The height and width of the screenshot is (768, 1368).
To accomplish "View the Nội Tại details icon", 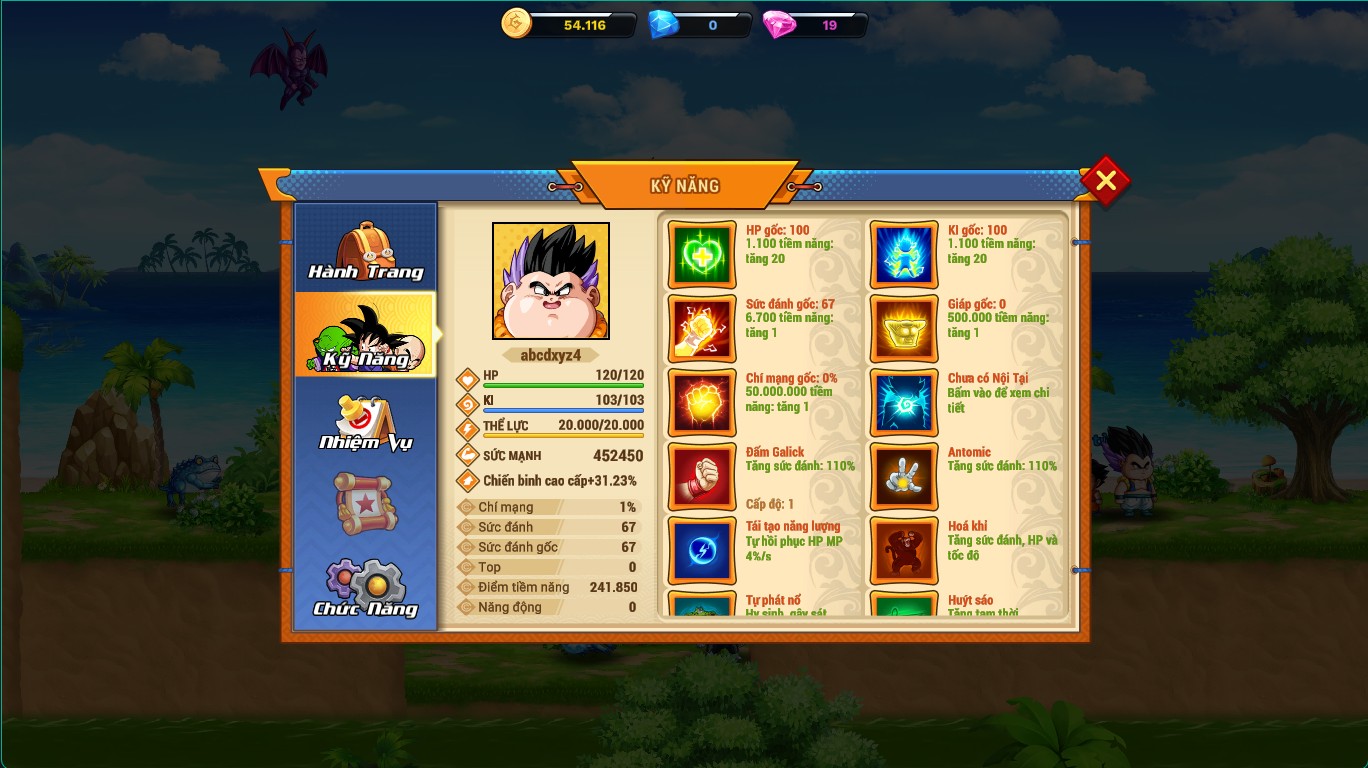I will (904, 403).
